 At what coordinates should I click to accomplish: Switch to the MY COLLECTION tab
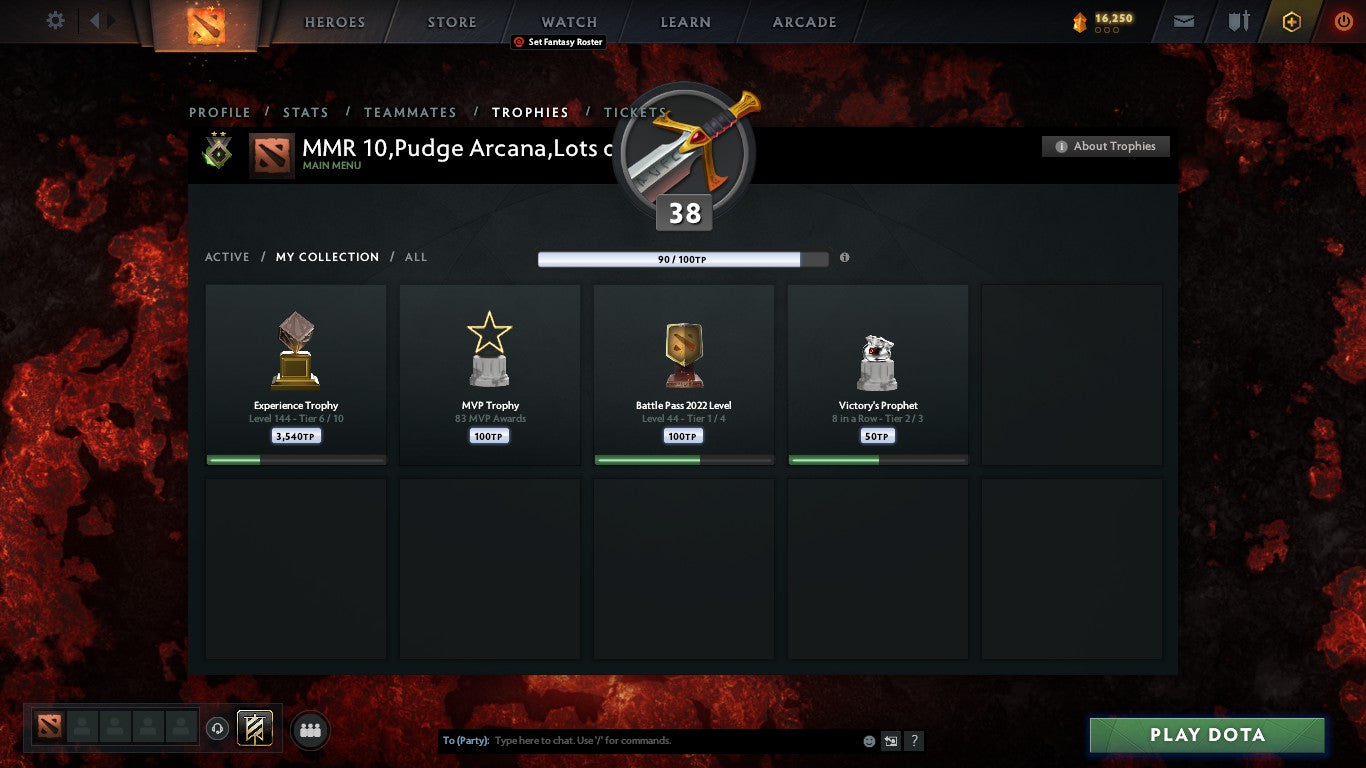click(x=327, y=257)
